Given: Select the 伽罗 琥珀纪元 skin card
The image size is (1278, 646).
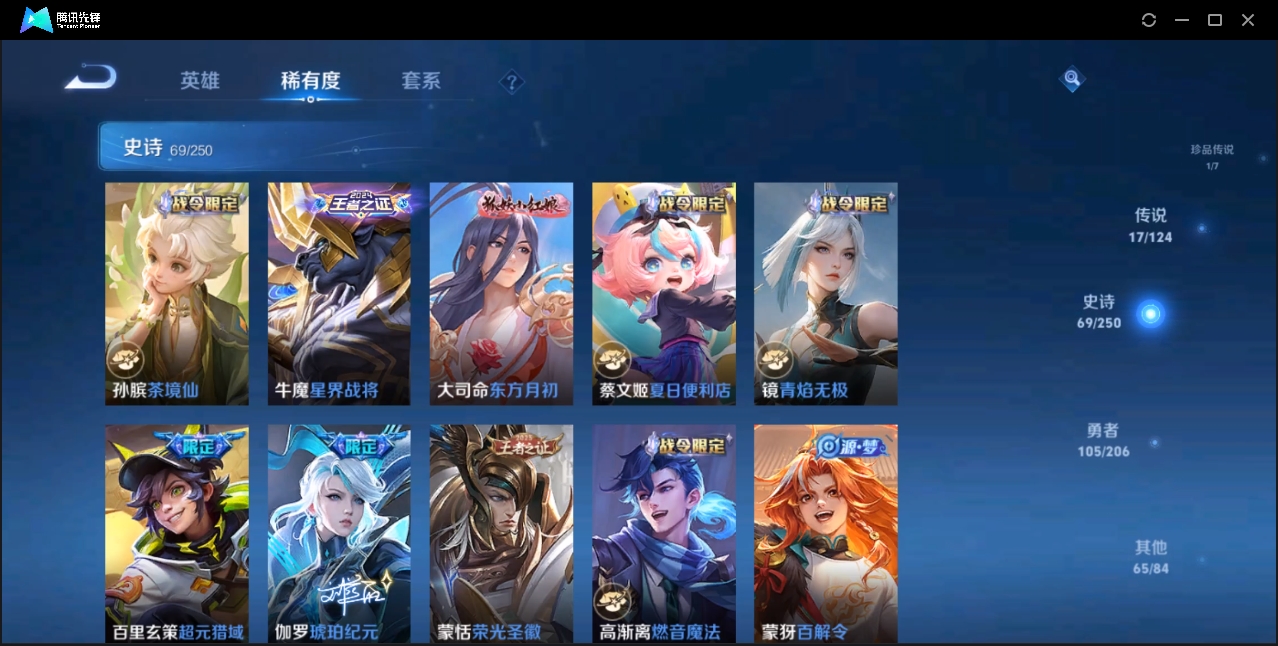Looking at the screenshot, I should 339,533.
